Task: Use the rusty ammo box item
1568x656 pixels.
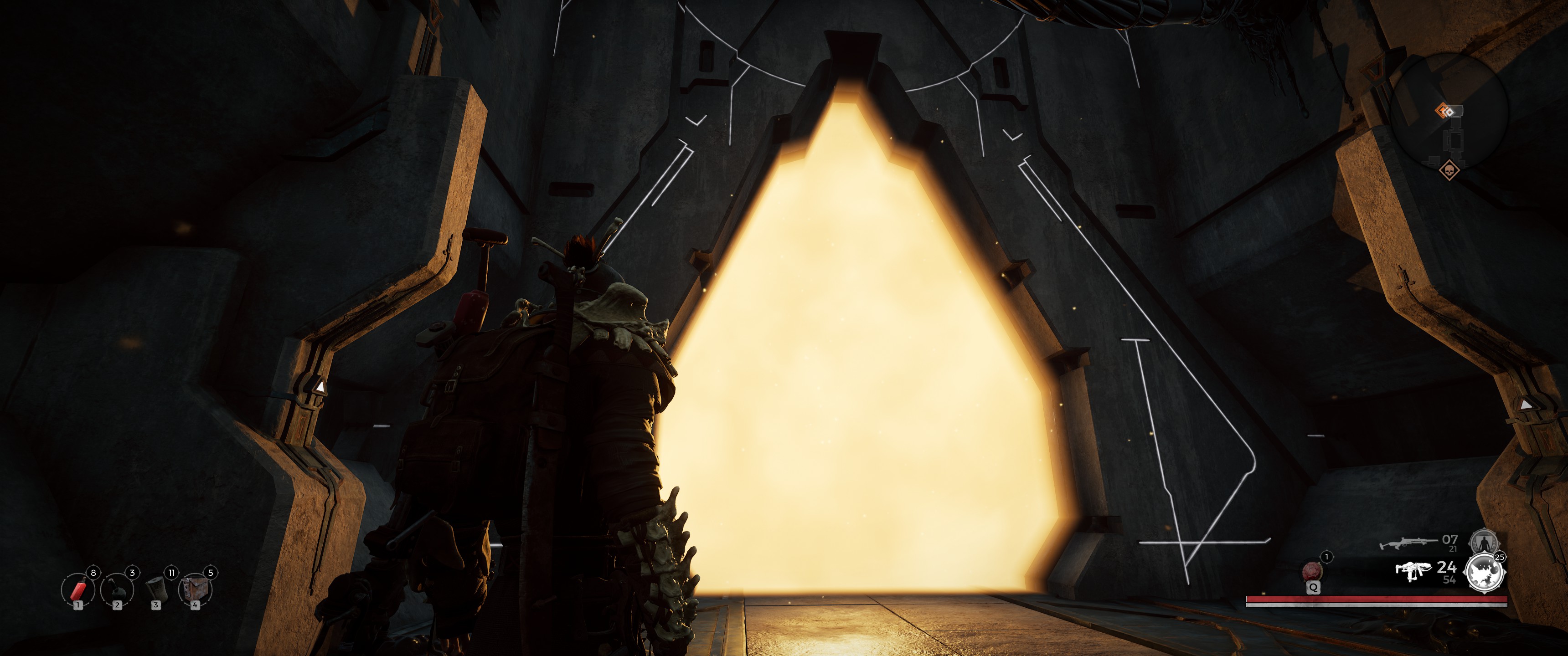Action: click(x=195, y=589)
